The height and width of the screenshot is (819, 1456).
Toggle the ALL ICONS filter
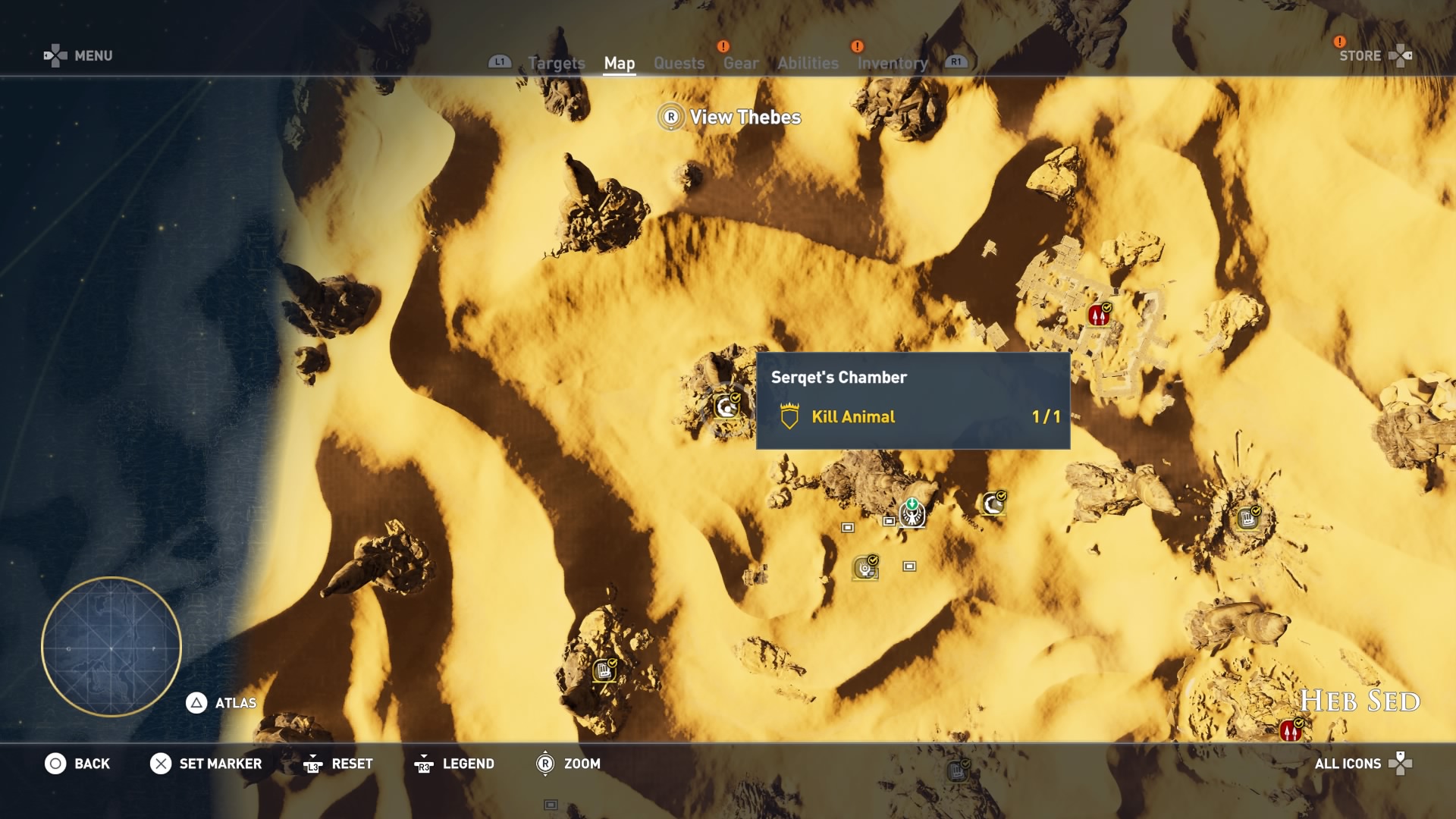coord(1362,764)
